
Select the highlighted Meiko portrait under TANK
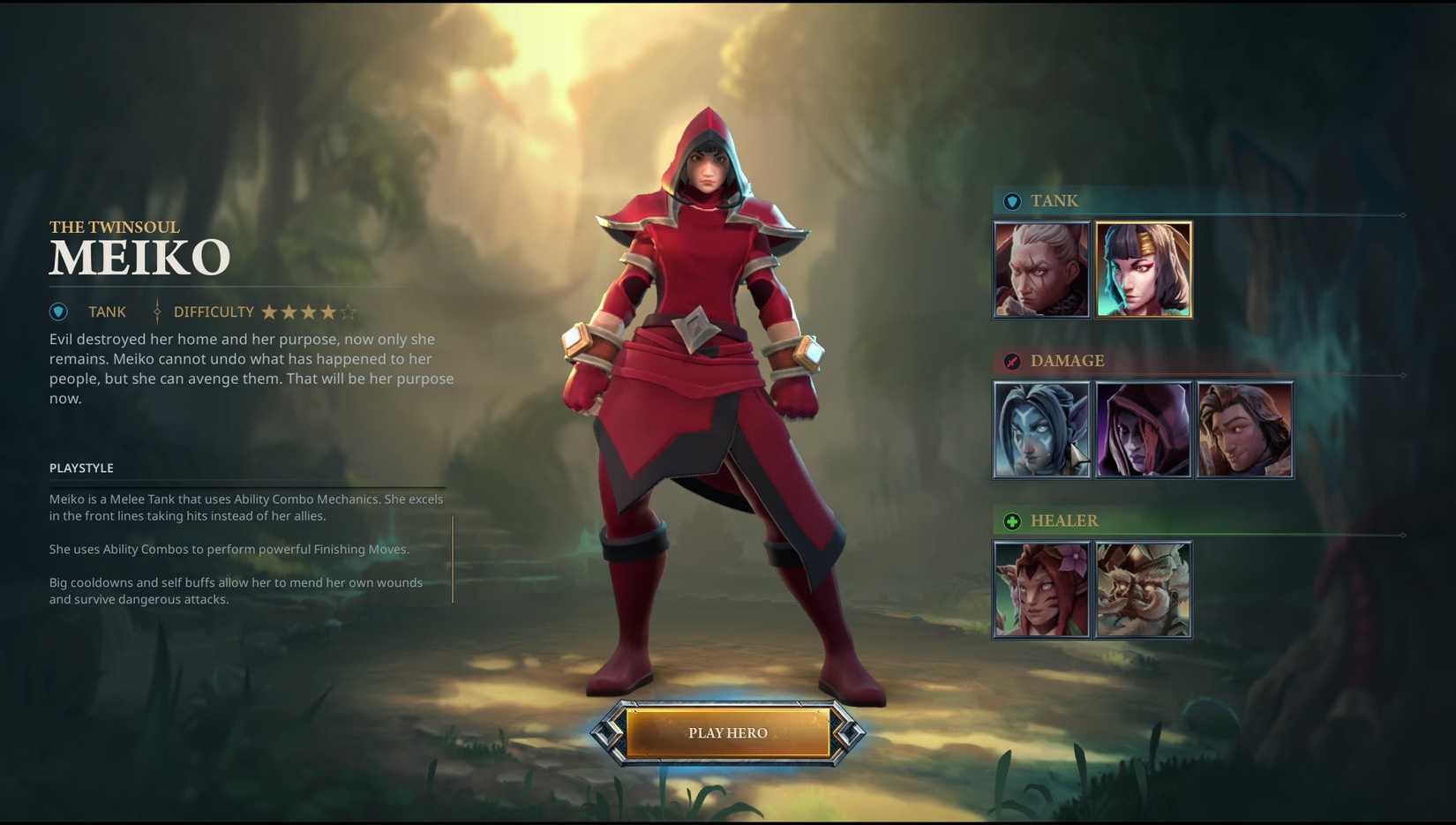point(1144,269)
